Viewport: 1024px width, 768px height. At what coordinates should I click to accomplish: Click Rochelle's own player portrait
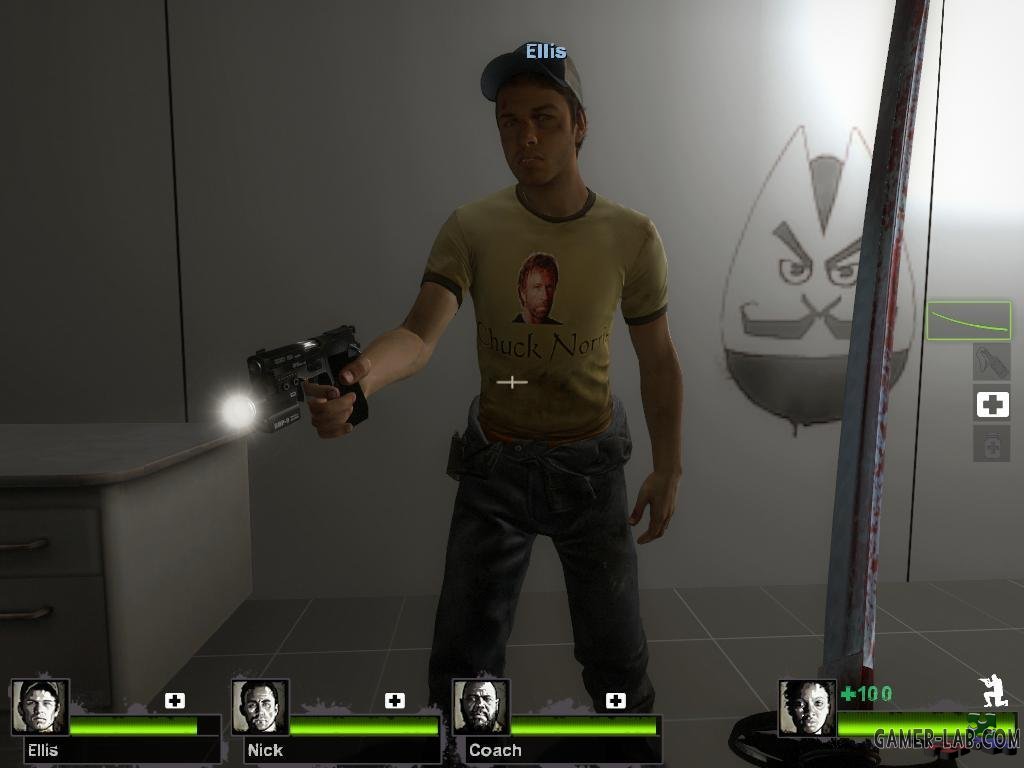[x=807, y=707]
